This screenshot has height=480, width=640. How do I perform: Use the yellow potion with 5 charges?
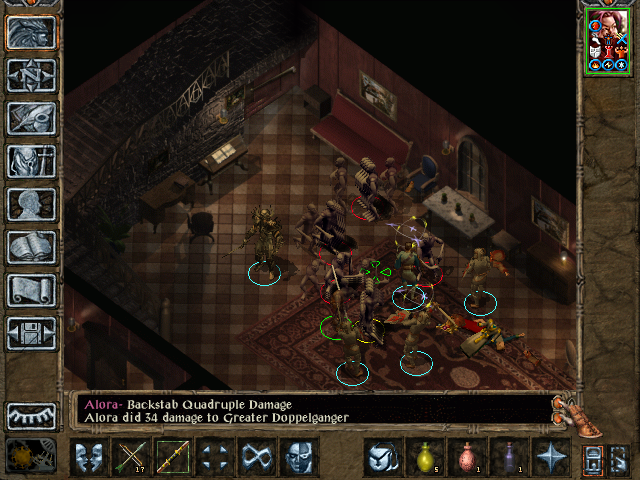tap(425, 458)
